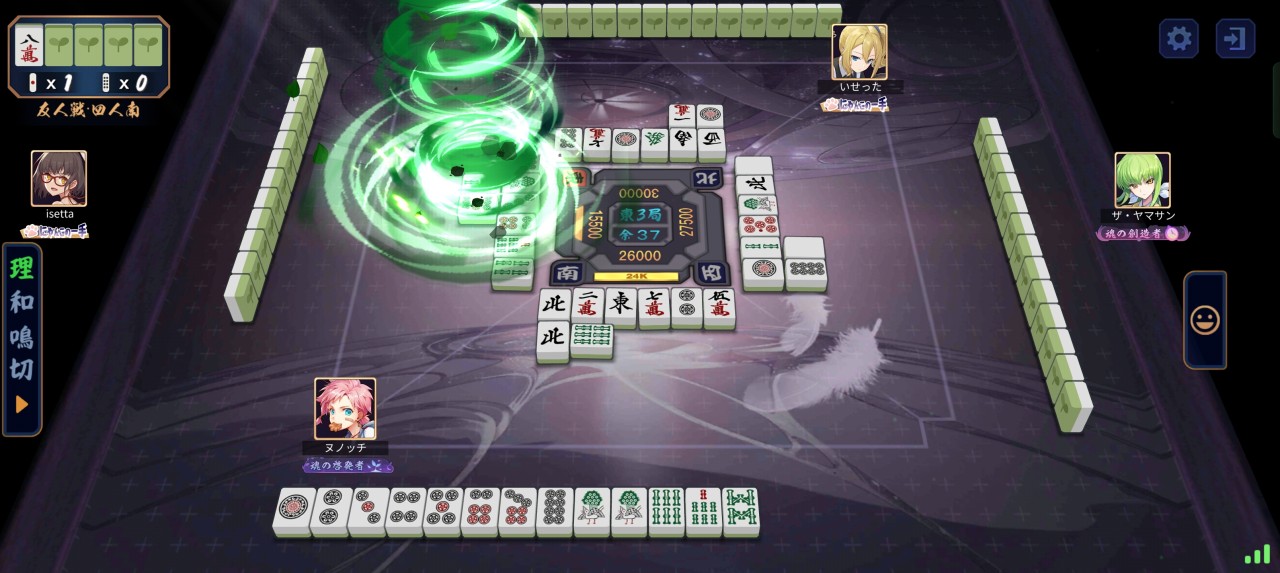The width and height of the screenshot is (1280, 573).
Task: Select the 5-pin tile in hand
Action: pyautogui.click(x=445, y=511)
